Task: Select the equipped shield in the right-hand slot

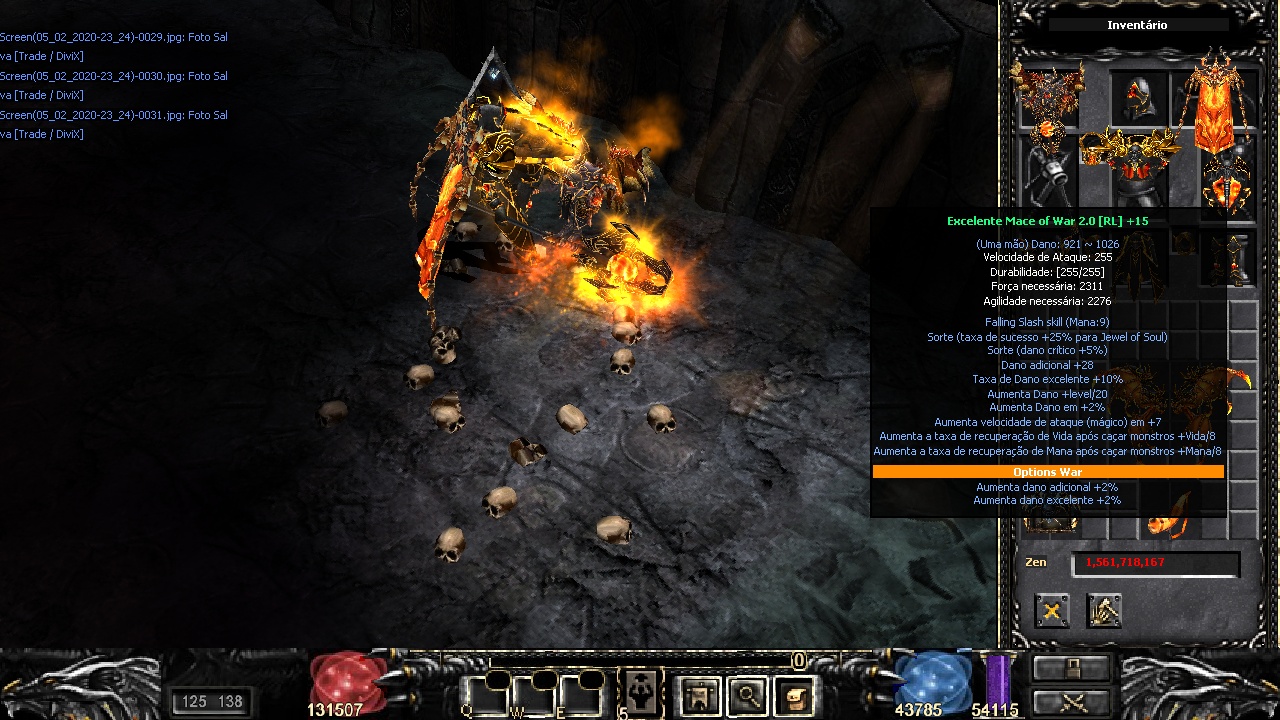Action: [x=1226, y=183]
